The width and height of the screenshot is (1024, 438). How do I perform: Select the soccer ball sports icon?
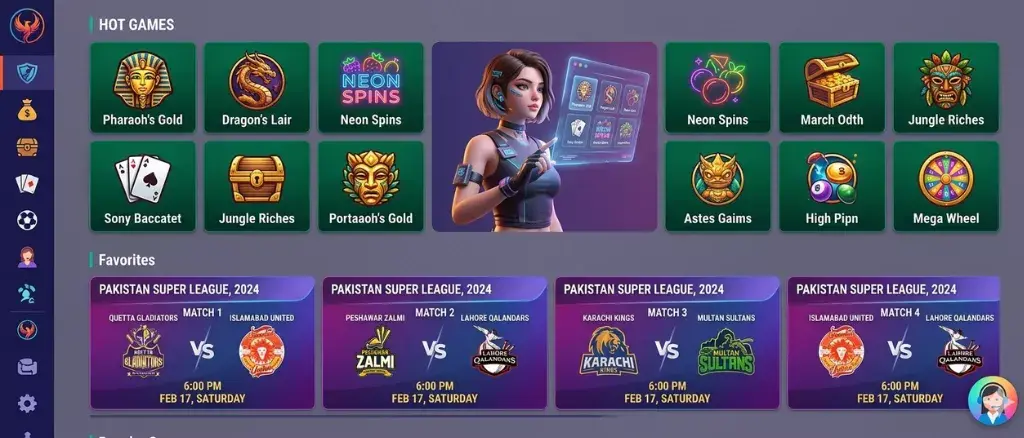[27, 220]
